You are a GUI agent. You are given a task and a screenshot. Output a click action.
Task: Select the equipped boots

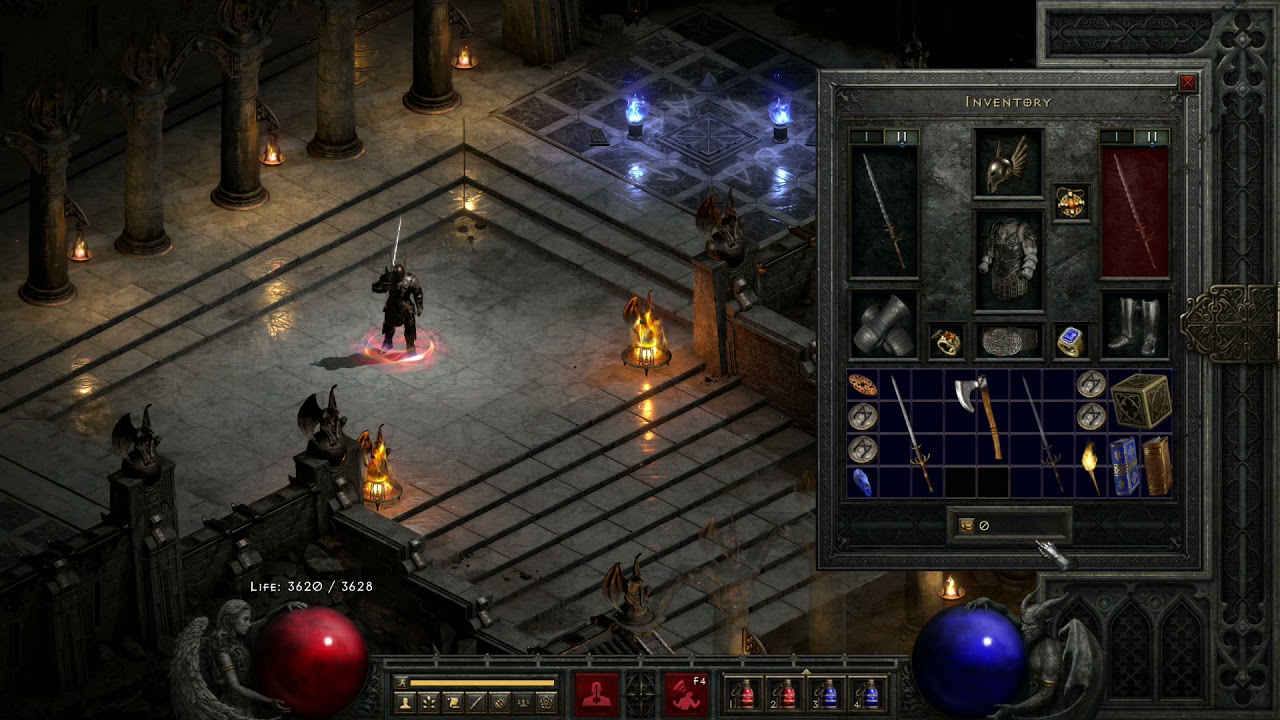1135,325
